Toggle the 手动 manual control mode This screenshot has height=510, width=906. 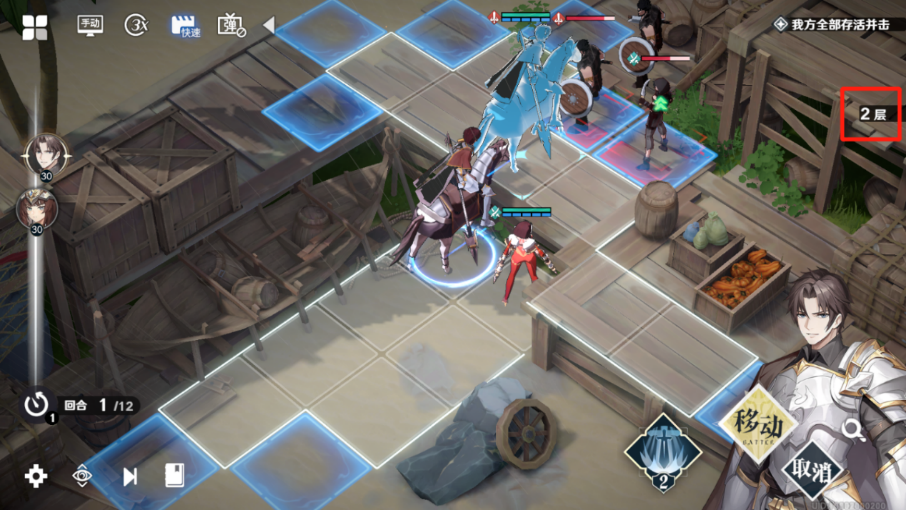point(90,25)
